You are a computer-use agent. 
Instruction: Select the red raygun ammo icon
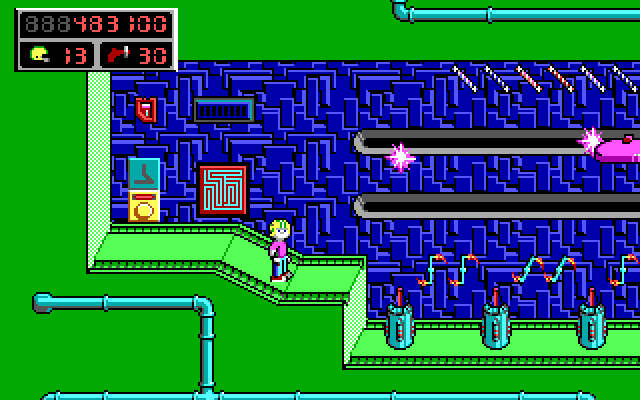(117, 55)
